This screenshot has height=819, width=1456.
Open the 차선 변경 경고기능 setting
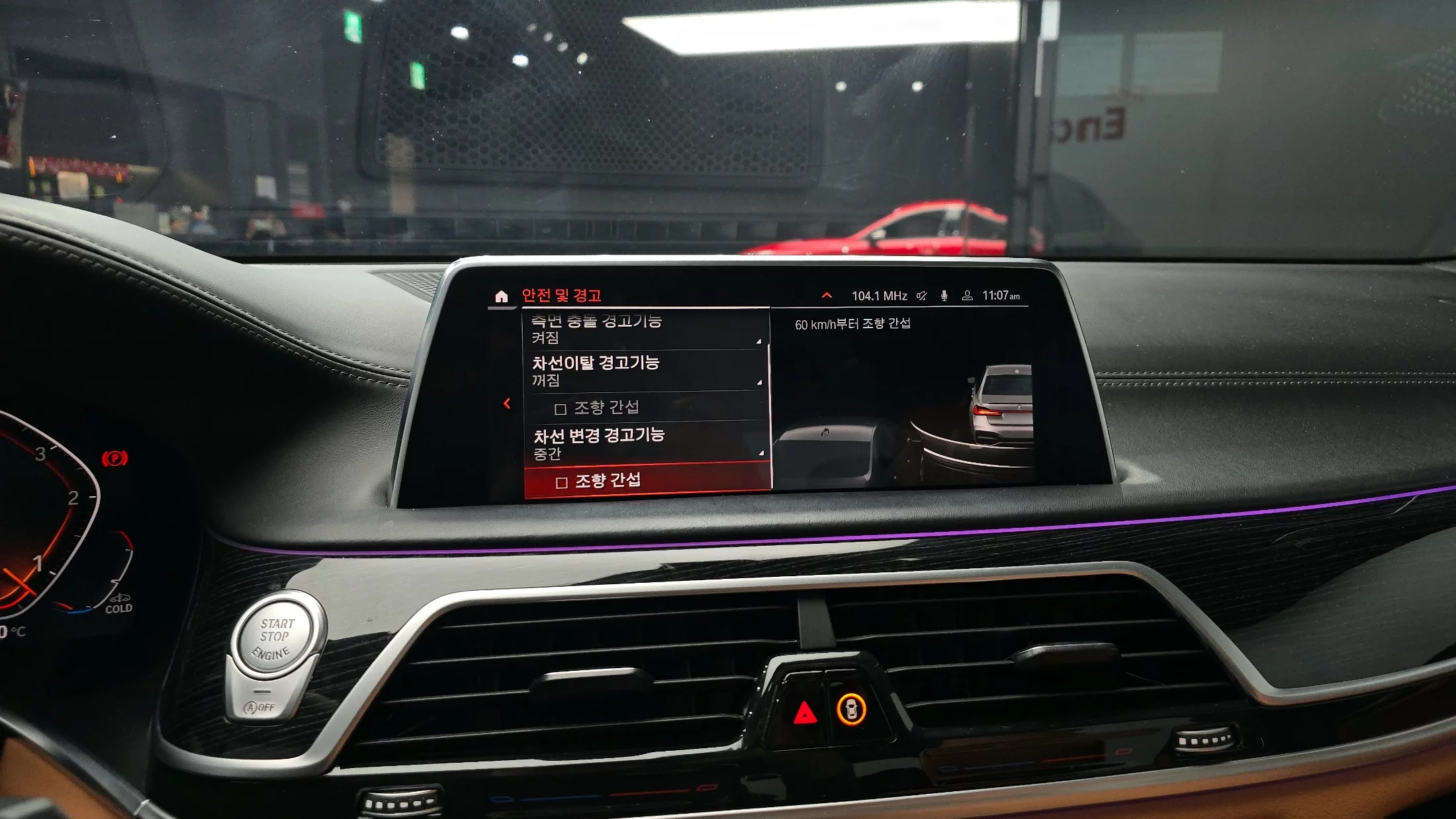click(647, 443)
